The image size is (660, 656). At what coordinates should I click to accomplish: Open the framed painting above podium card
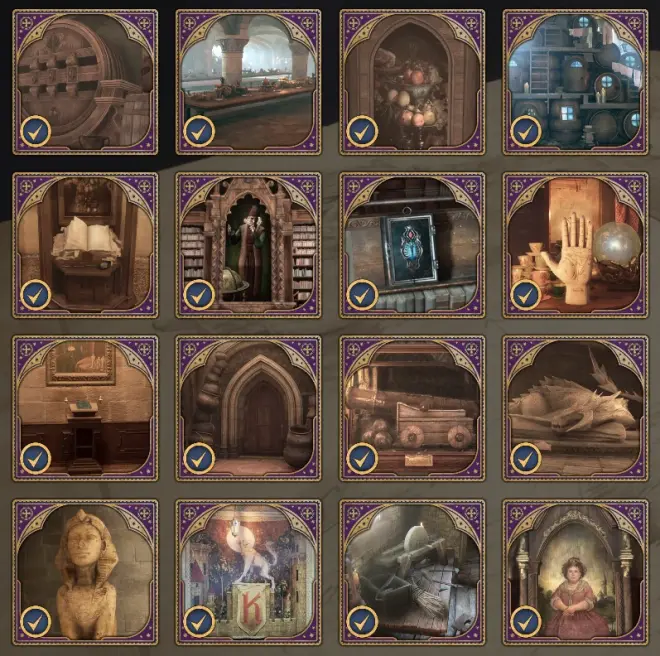point(85,408)
